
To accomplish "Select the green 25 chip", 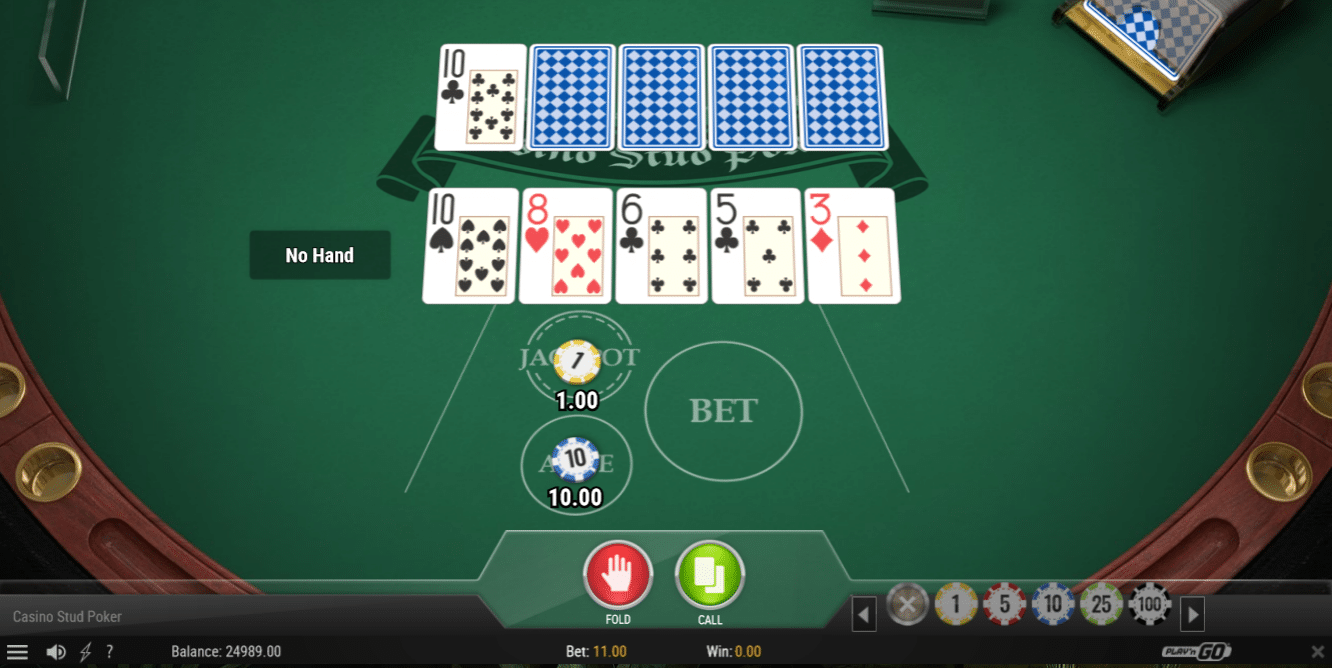I will click(1101, 604).
